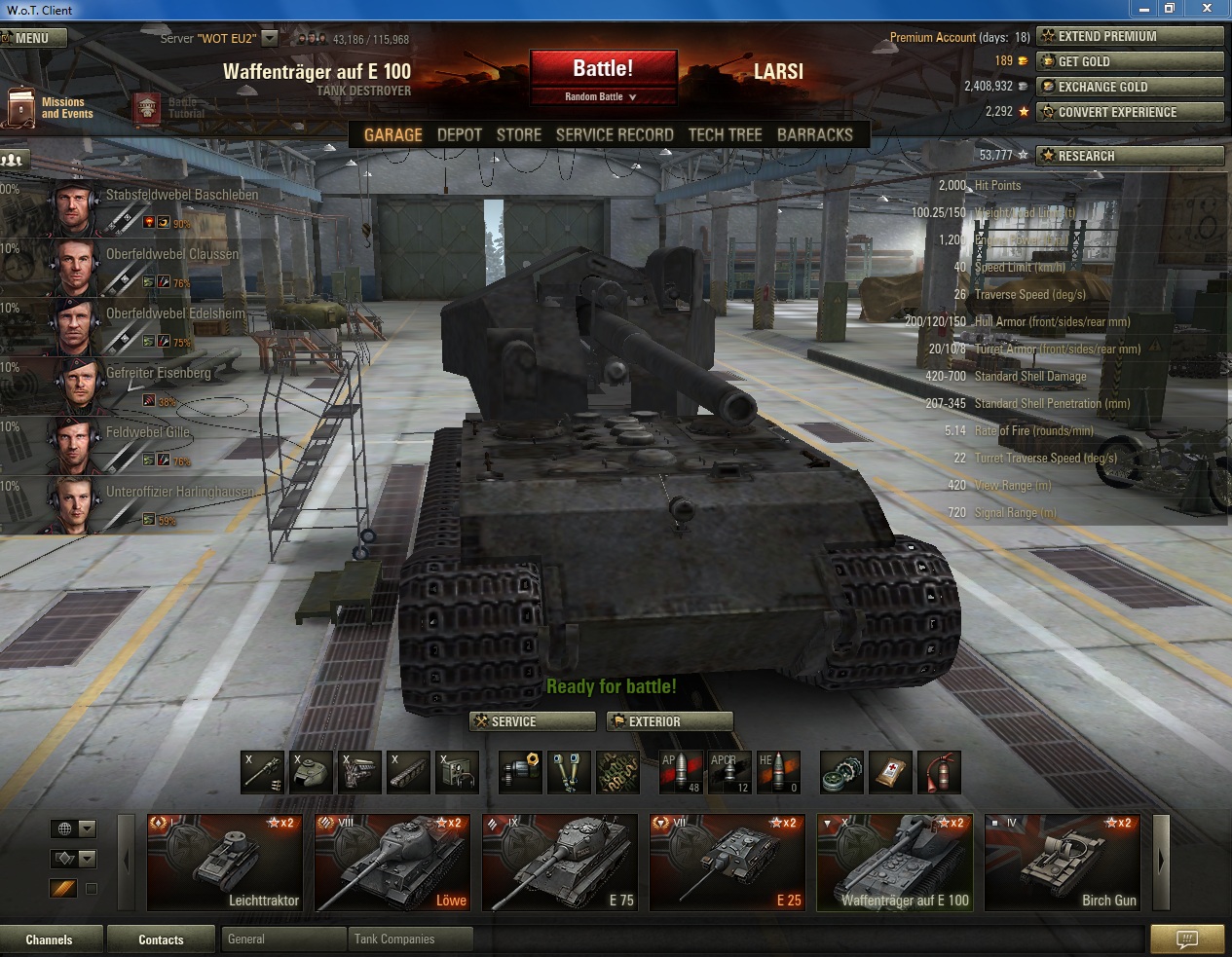Close the W.o.T. Client window

coord(1208,9)
